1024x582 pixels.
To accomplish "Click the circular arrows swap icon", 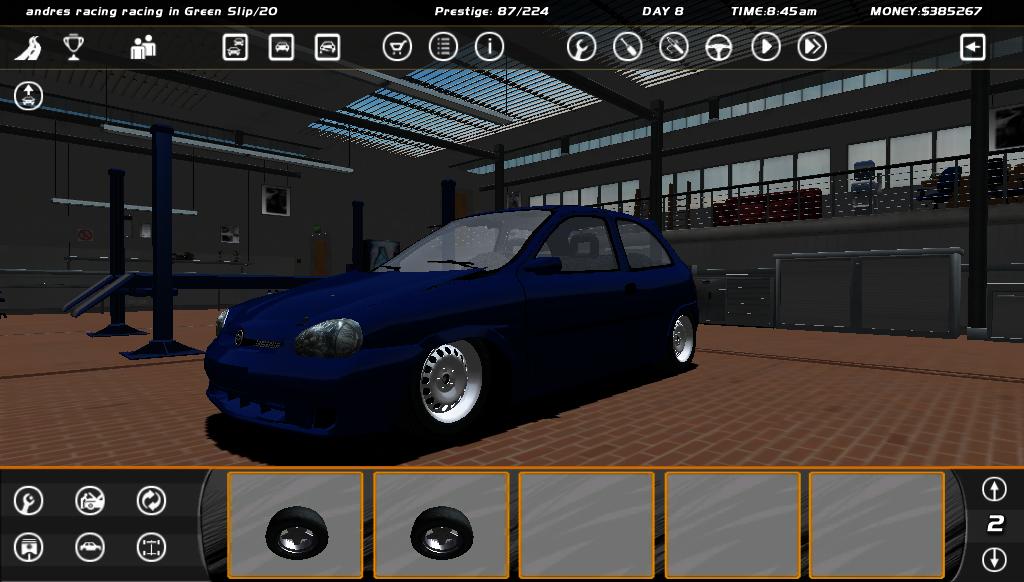I will click(x=151, y=500).
